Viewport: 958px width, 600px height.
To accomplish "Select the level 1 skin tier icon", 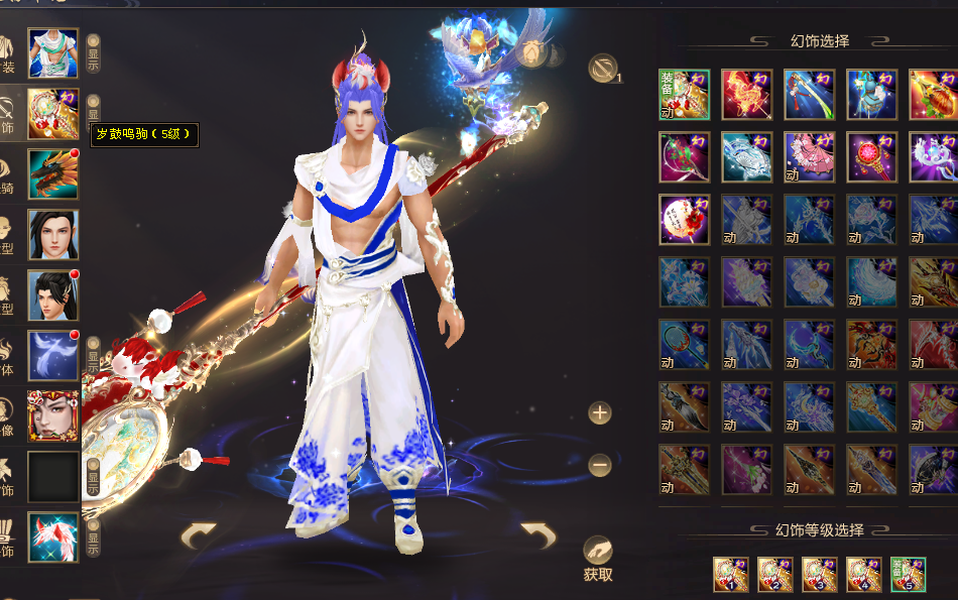I will (731, 575).
